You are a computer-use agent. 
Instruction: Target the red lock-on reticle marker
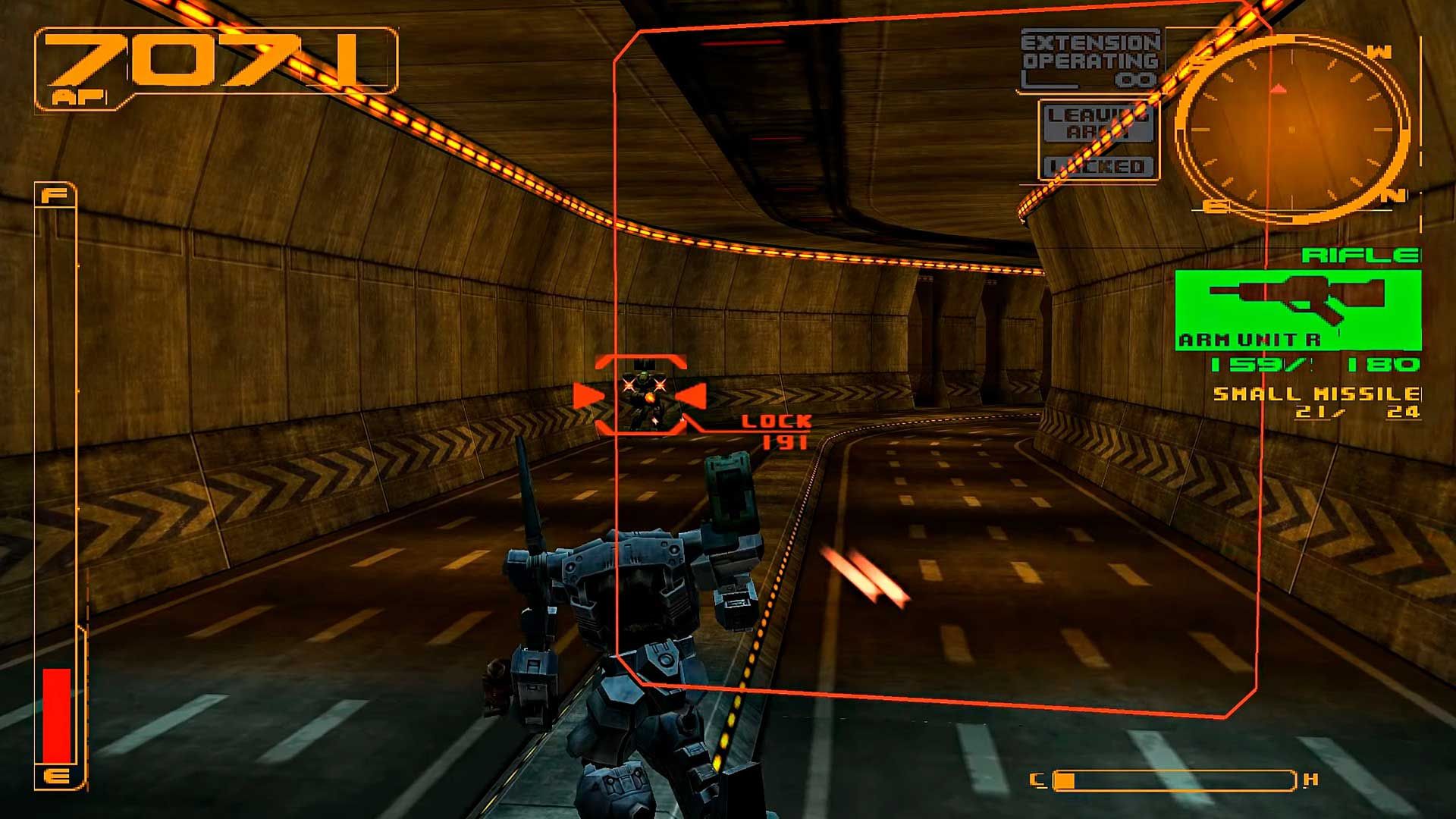click(641, 395)
